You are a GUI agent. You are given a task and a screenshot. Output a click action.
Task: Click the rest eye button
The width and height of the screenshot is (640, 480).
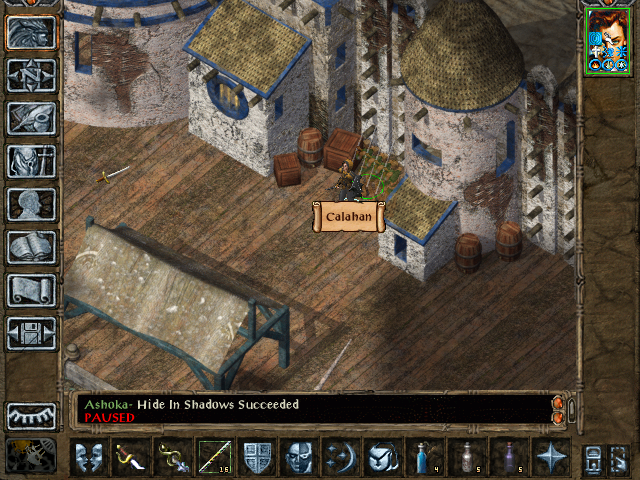pyautogui.click(x=31, y=416)
